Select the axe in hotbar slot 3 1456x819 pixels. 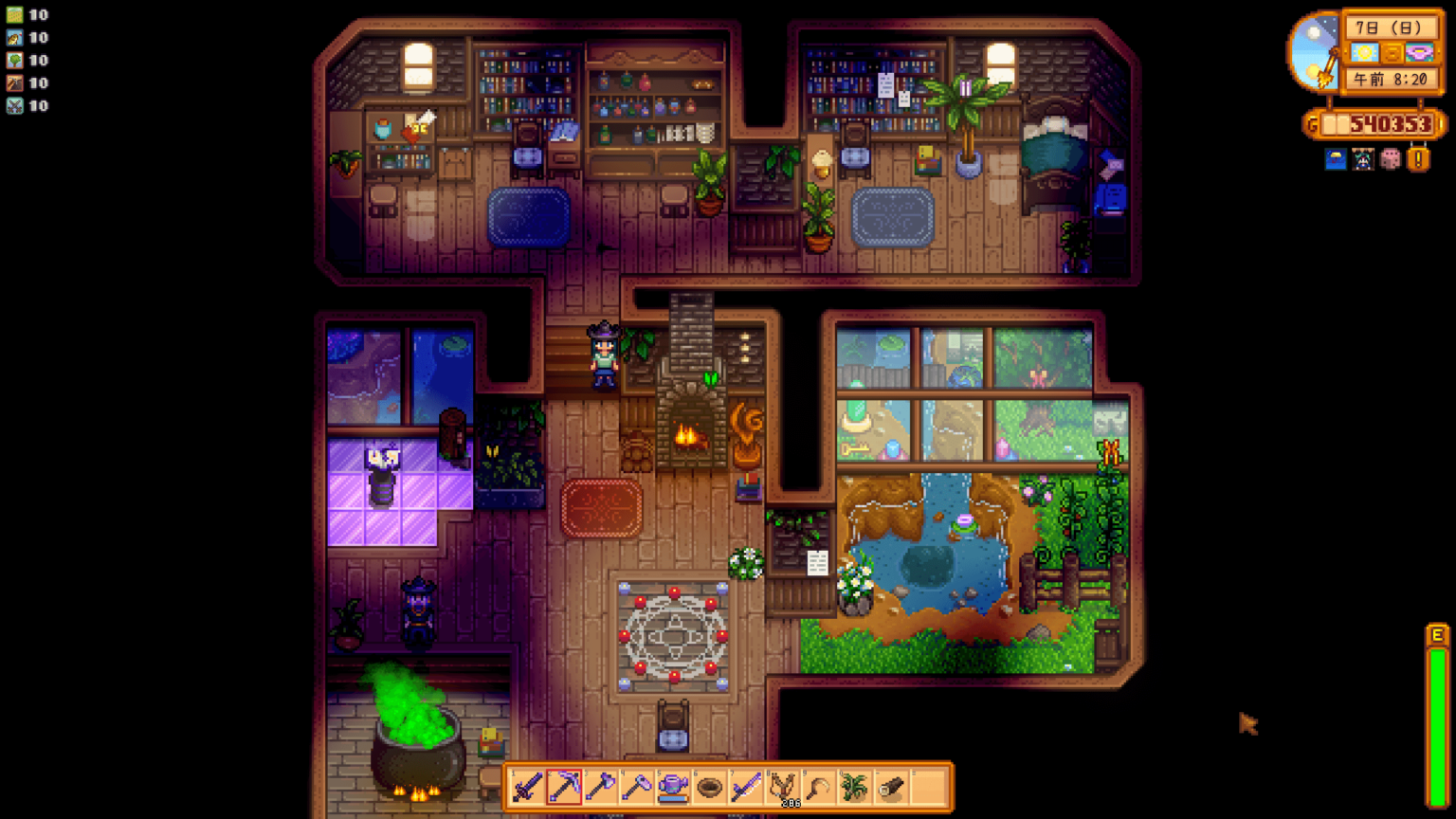[x=601, y=786]
